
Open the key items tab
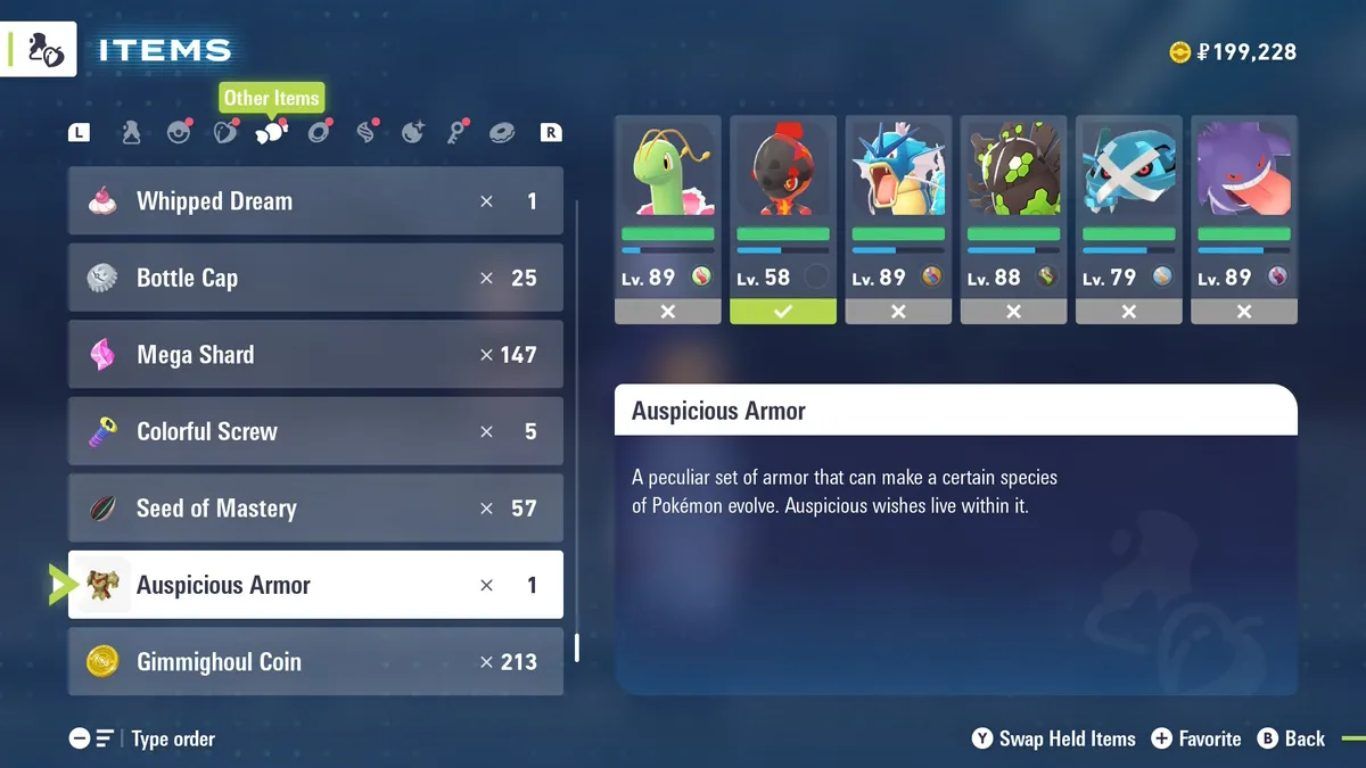457,132
